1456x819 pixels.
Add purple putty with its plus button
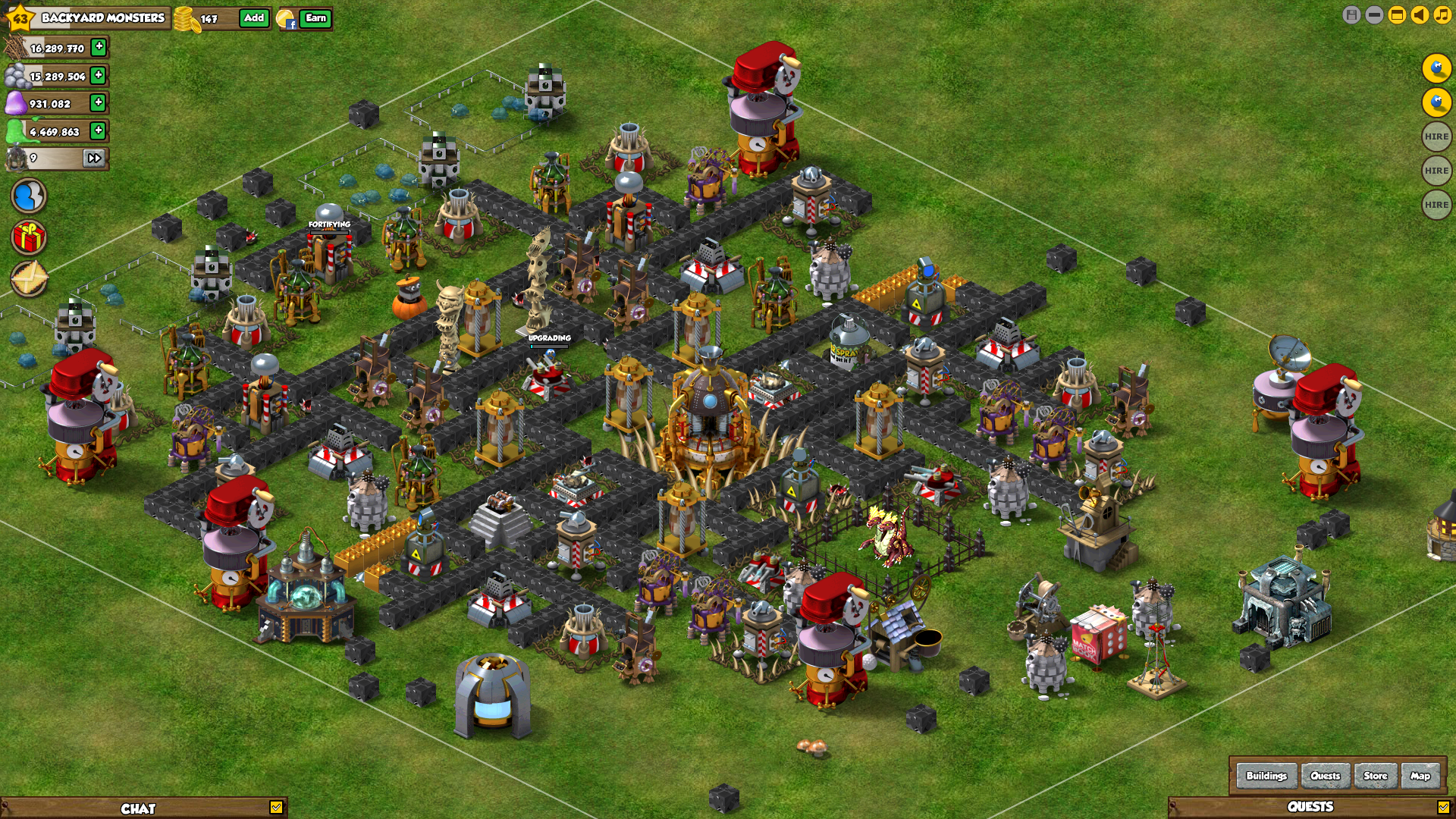(x=98, y=102)
